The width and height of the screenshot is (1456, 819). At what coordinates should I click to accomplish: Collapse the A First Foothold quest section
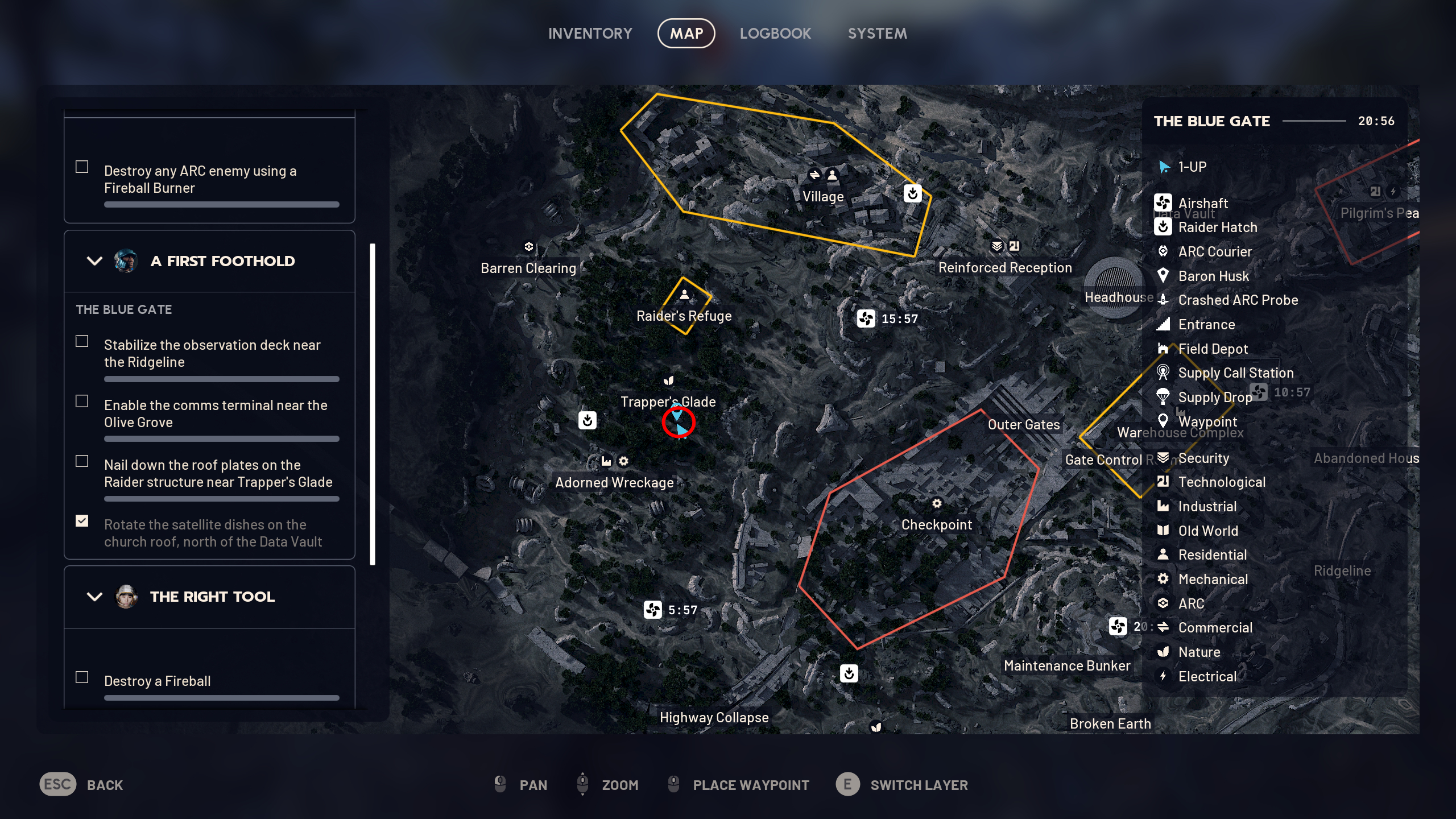[93, 261]
